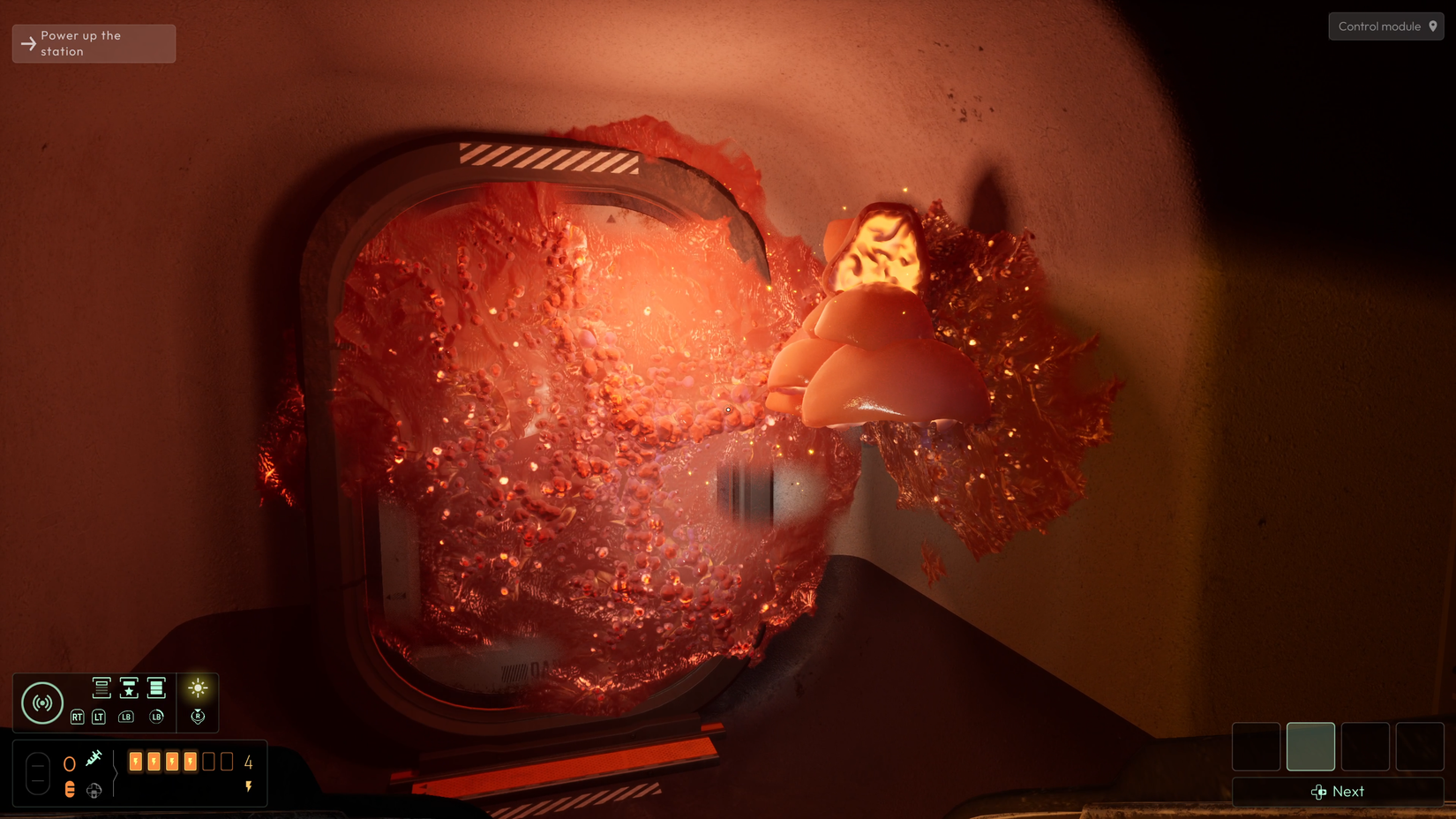Click an empty energy cell slot
The image size is (1456, 819).
pos(210,761)
